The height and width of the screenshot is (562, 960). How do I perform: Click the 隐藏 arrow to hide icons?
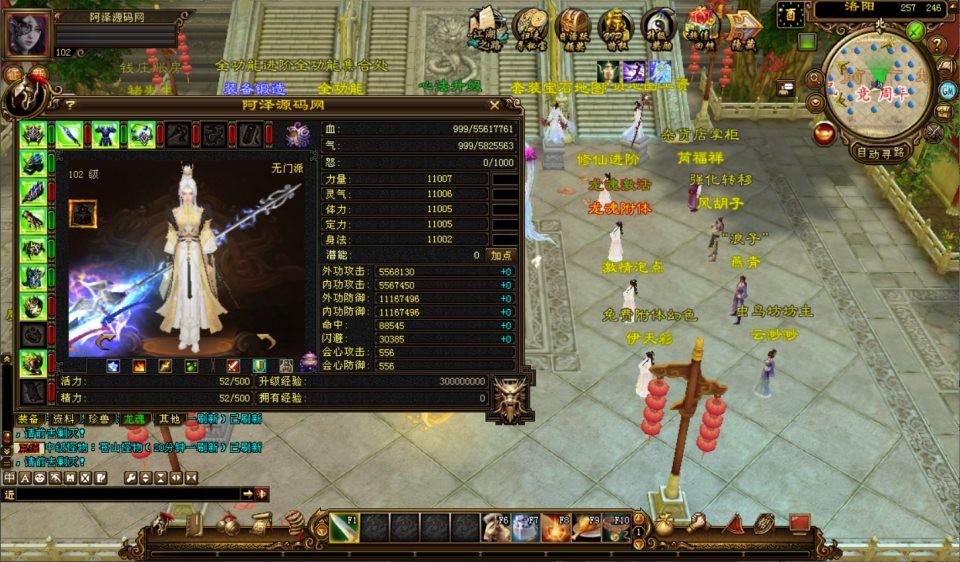[x=743, y=27]
